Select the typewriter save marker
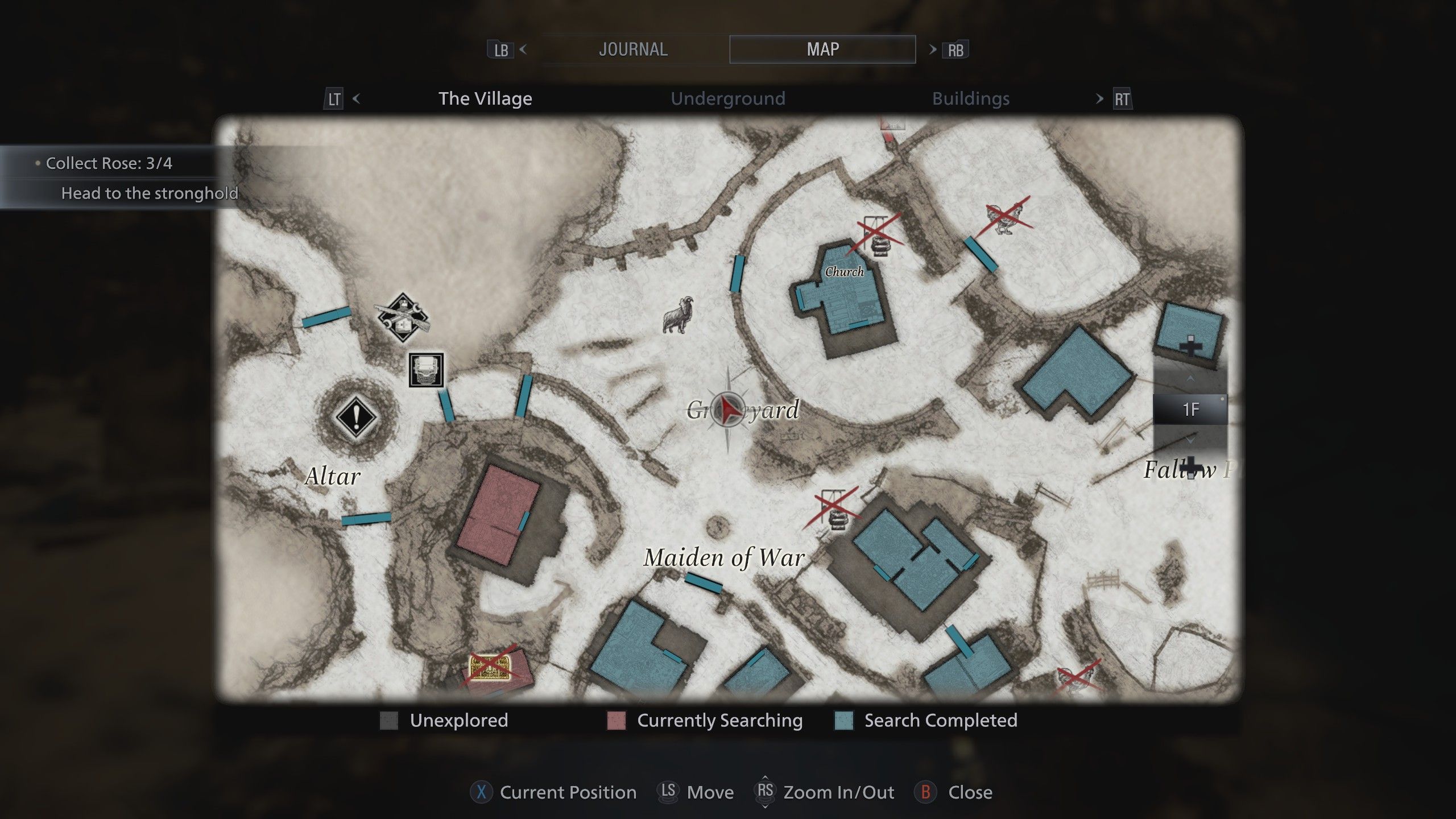The width and height of the screenshot is (1456, 819). pos(426,370)
